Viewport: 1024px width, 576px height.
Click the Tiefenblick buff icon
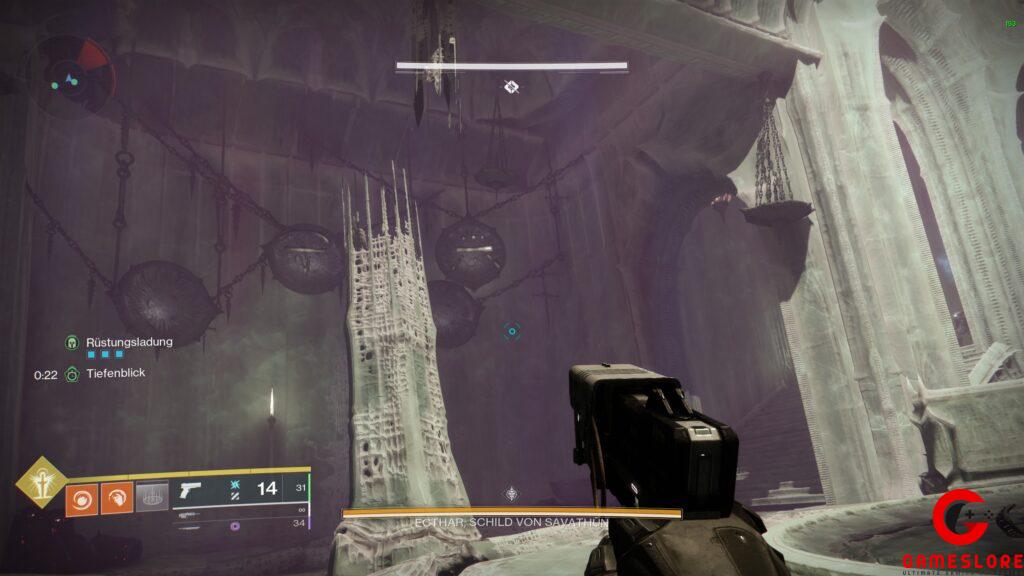pos(72,375)
